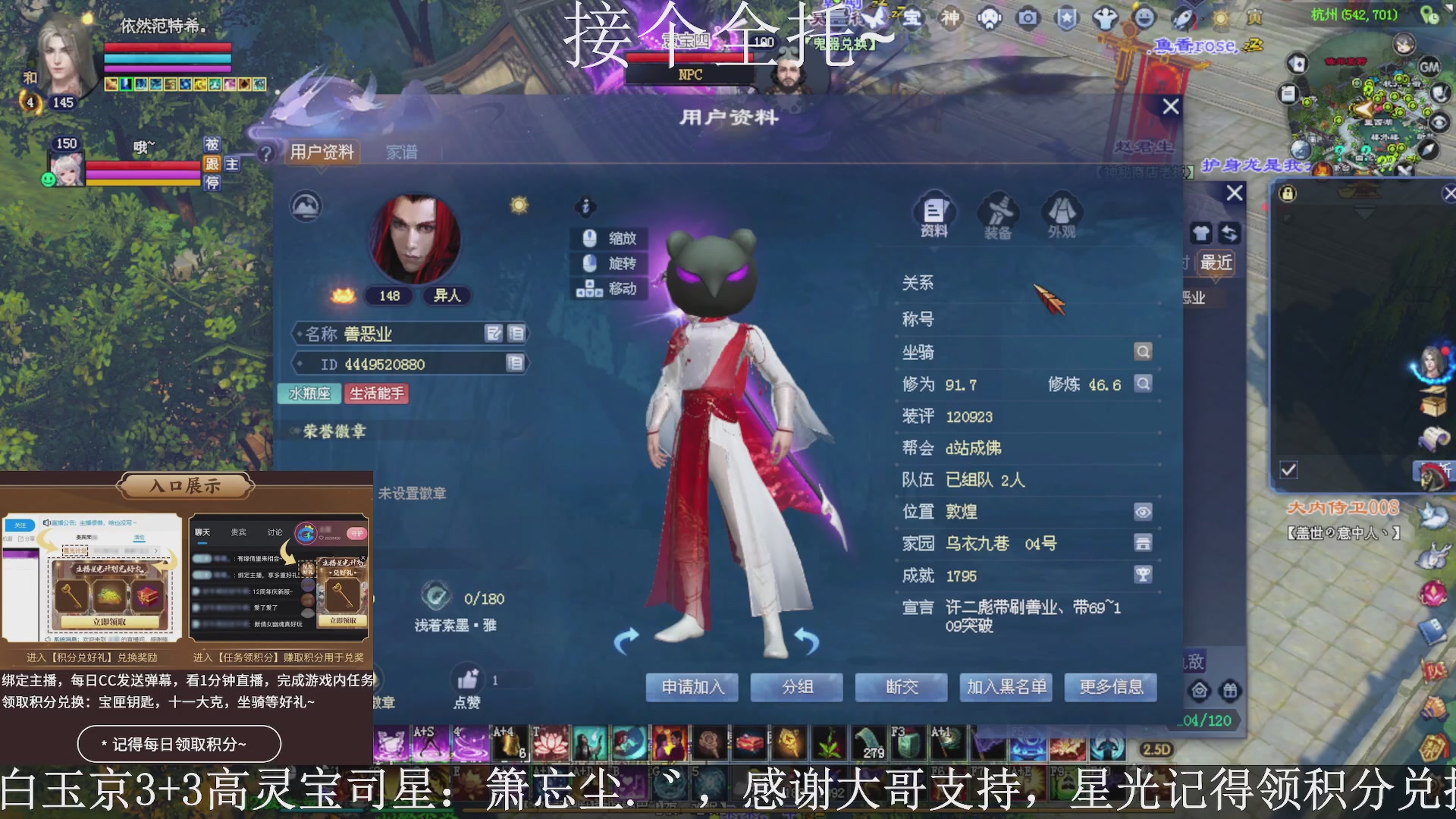
Task: Take a screenshot with the camera icon
Action: [x=1028, y=19]
